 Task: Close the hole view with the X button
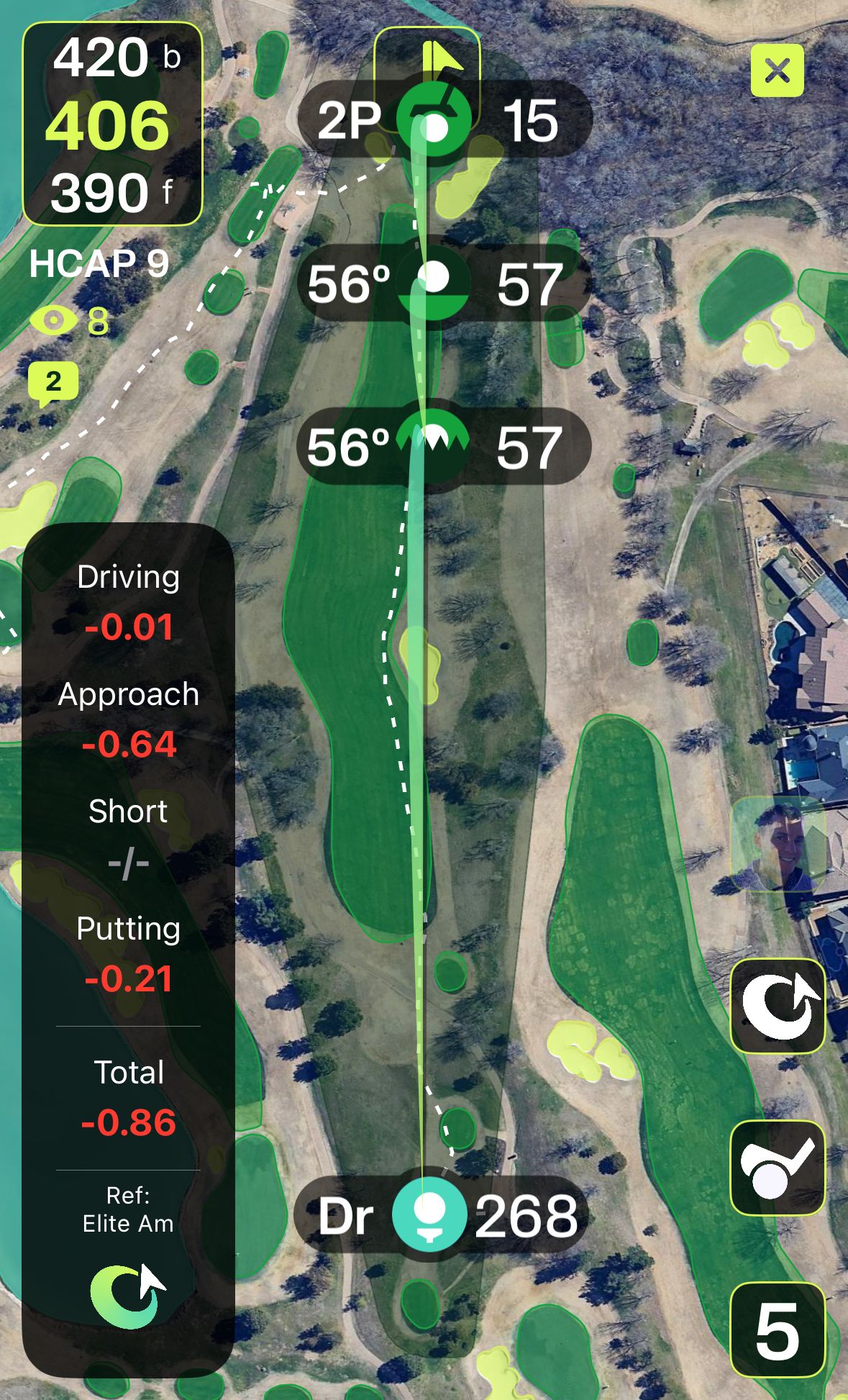coord(777,71)
